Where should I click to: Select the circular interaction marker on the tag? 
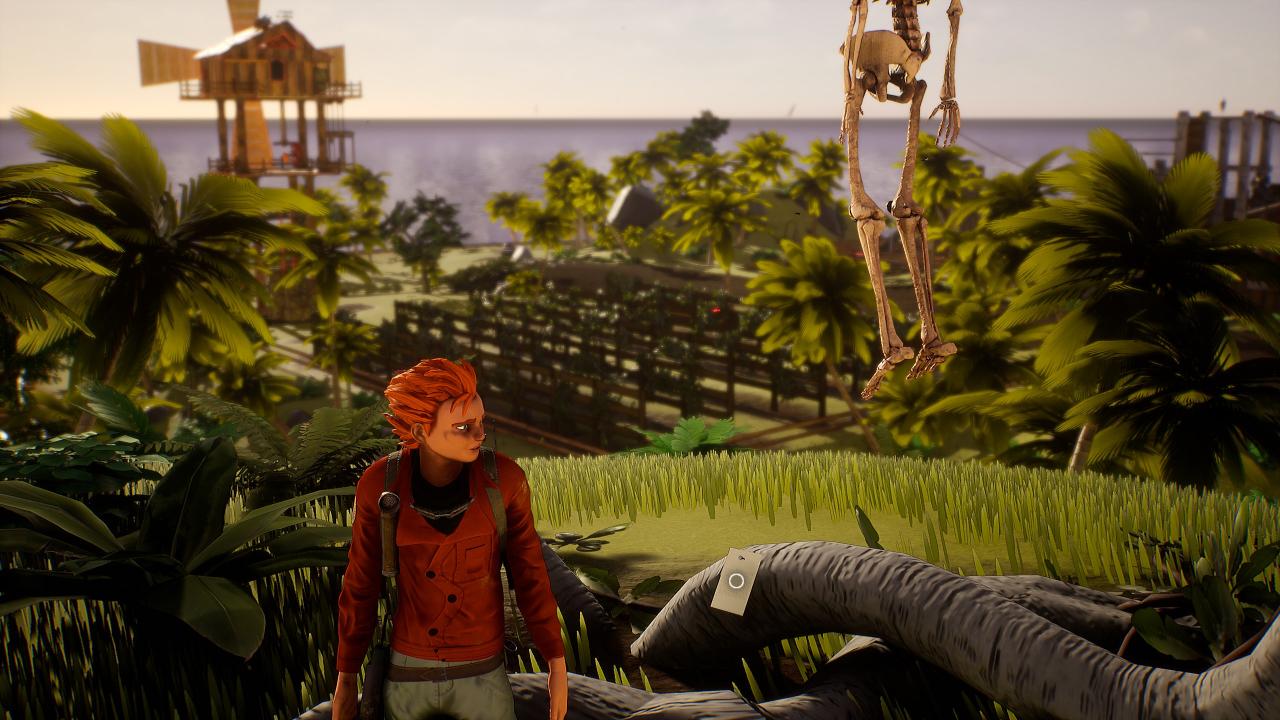[x=736, y=580]
